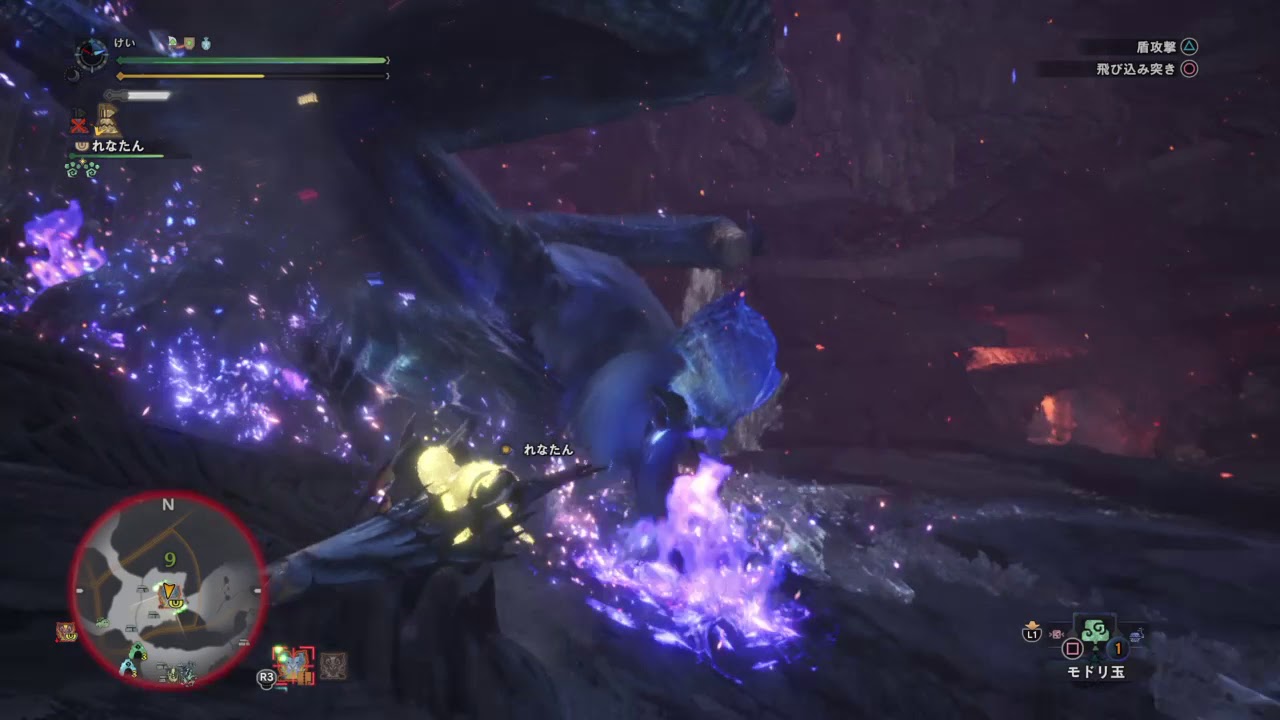Image resolution: width=1280 pixels, height=720 pixels.
Task: Click the yellow quest marker on the minimap
Action: [168, 591]
